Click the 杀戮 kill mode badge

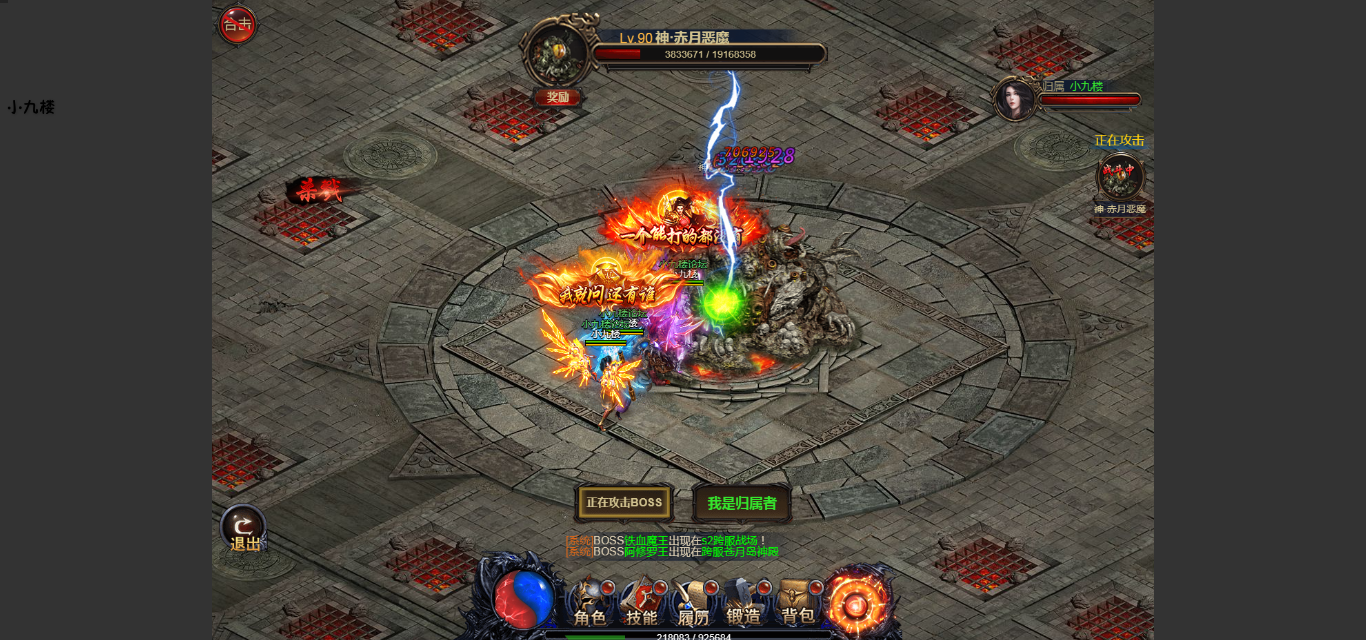click(x=318, y=190)
